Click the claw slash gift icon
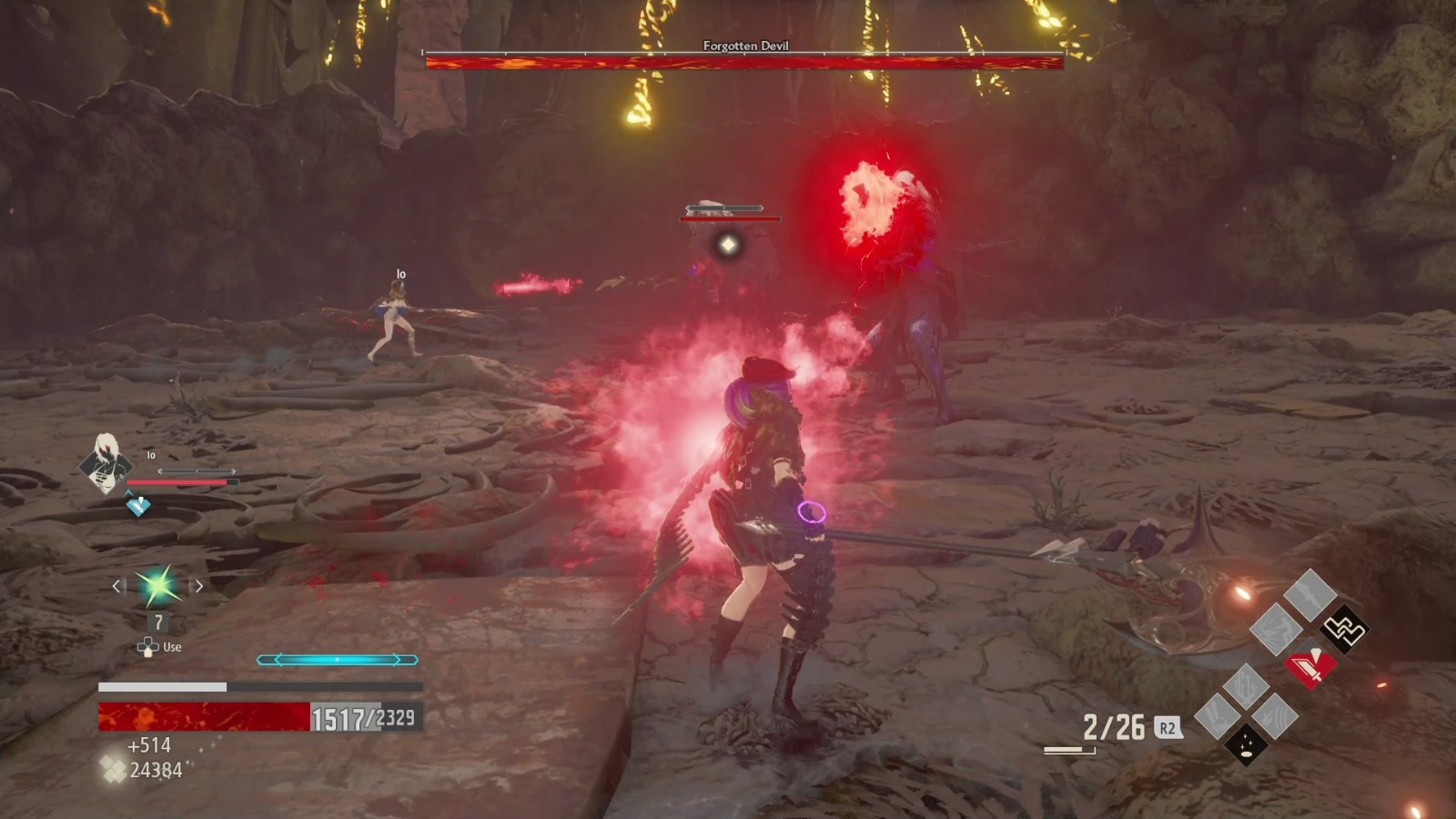This screenshot has width=1456, height=819. pos(1275,714)
